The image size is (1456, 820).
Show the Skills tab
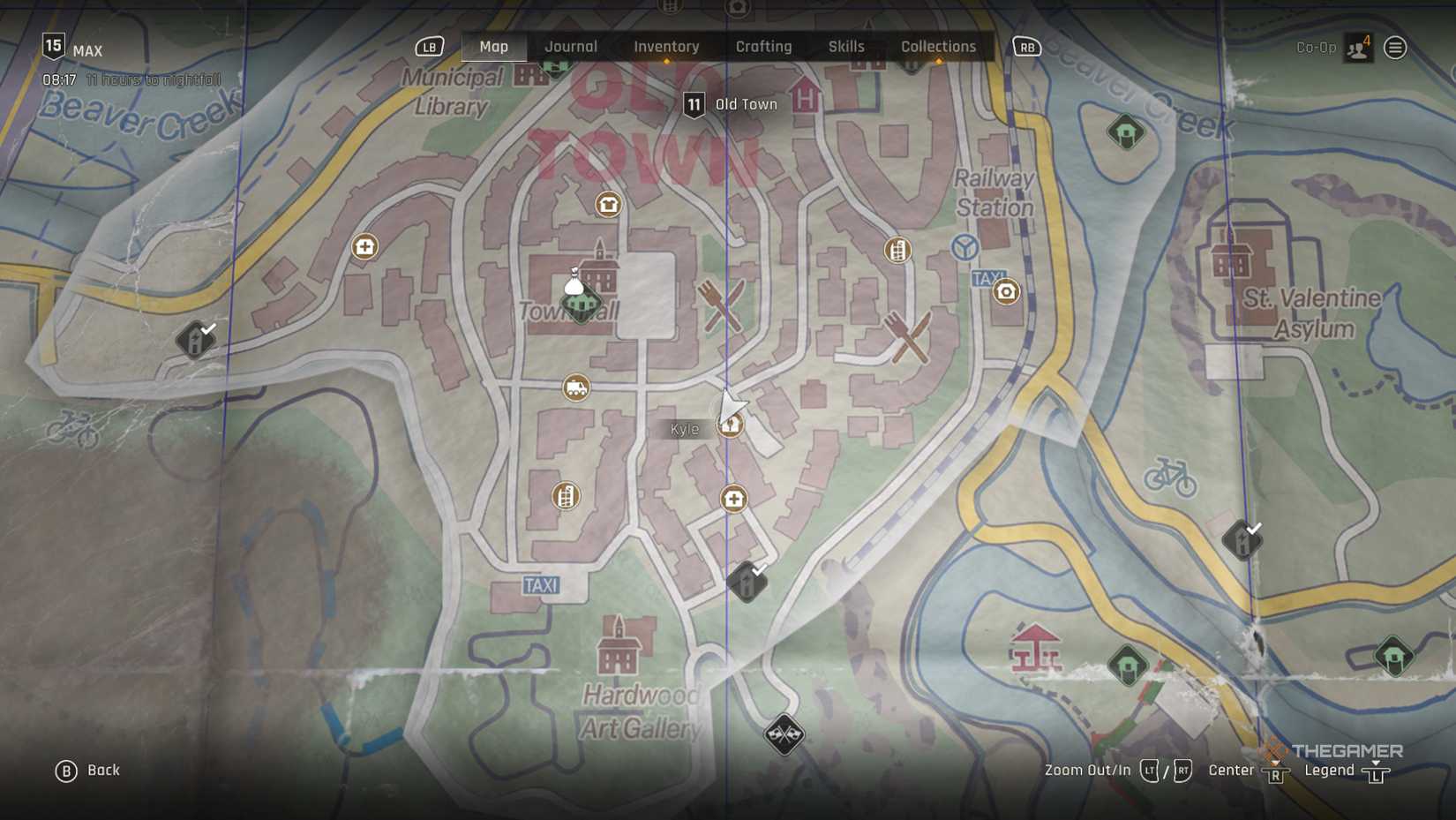click(845, 47)
